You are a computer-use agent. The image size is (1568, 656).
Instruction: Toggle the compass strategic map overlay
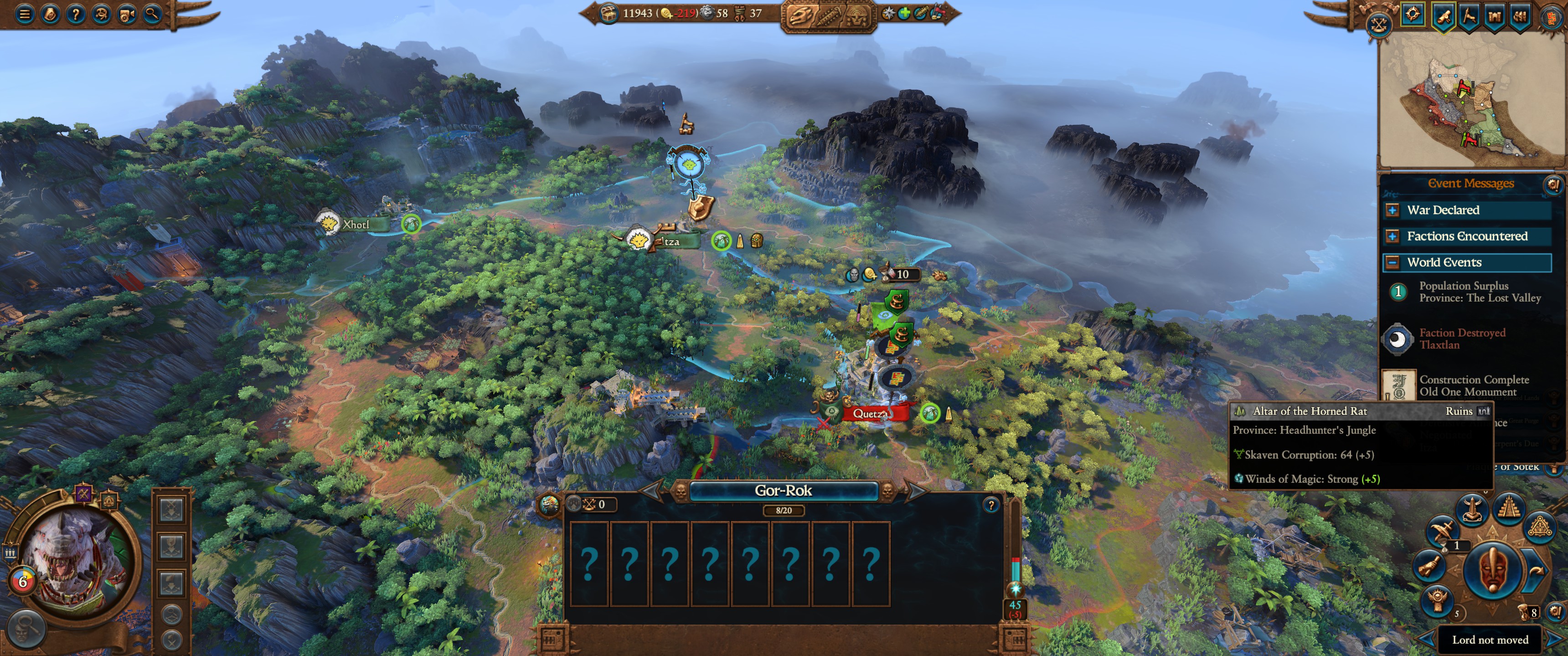(1413, 15)
